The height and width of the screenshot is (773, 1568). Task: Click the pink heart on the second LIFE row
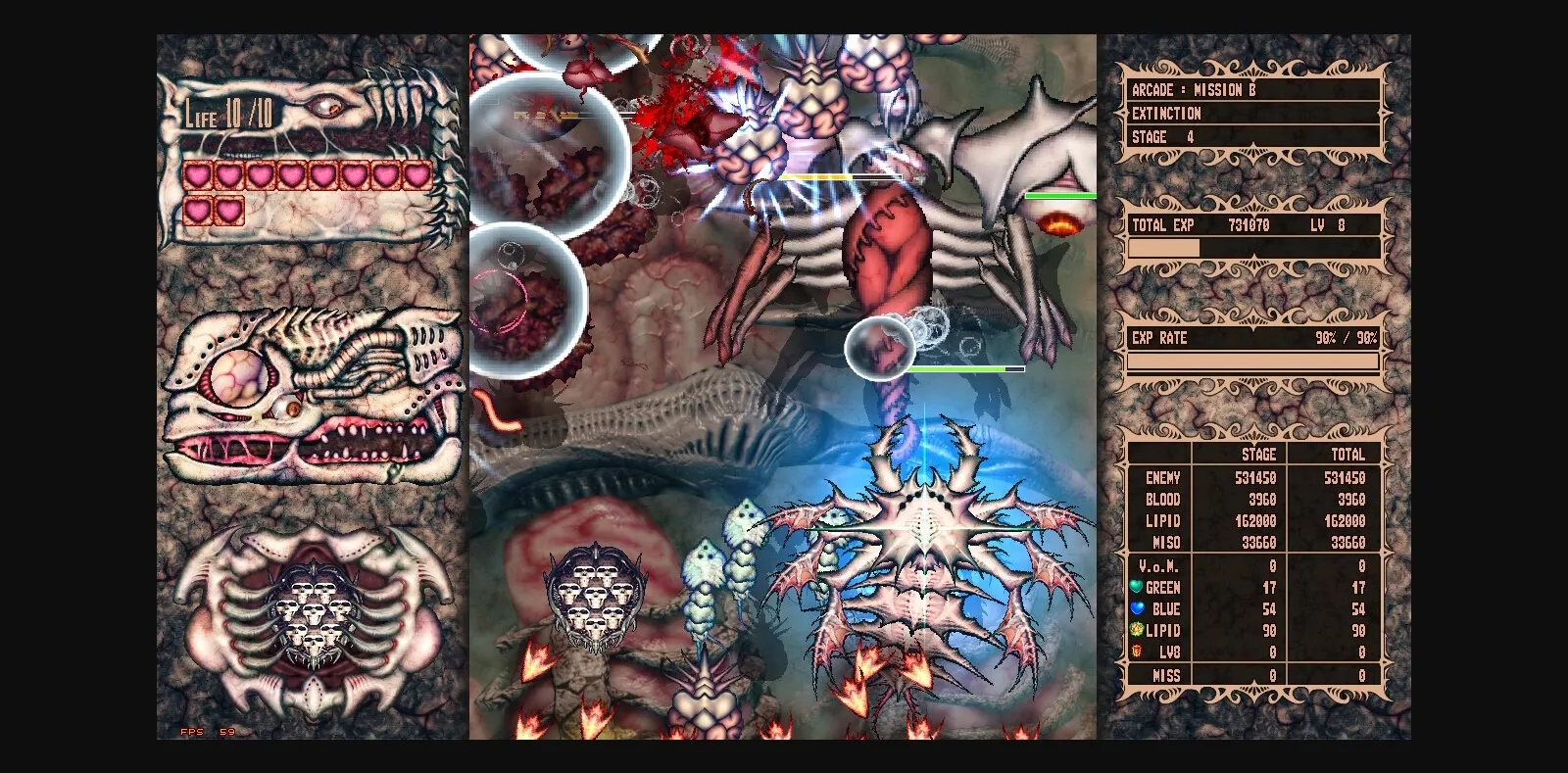(x=197, y=209)
